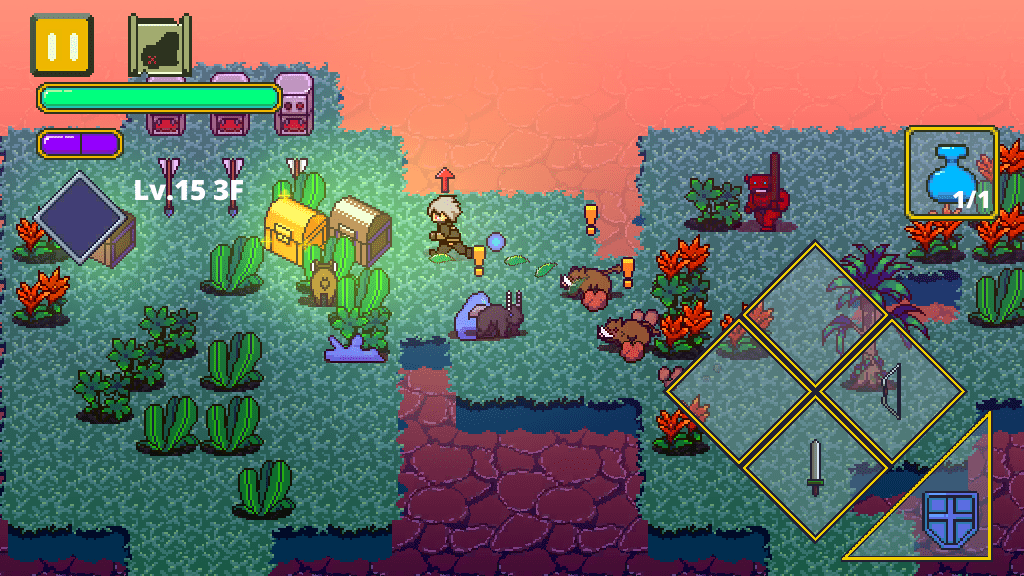
Task: Swing the sword attack button
Action: (x=816, y=466)
